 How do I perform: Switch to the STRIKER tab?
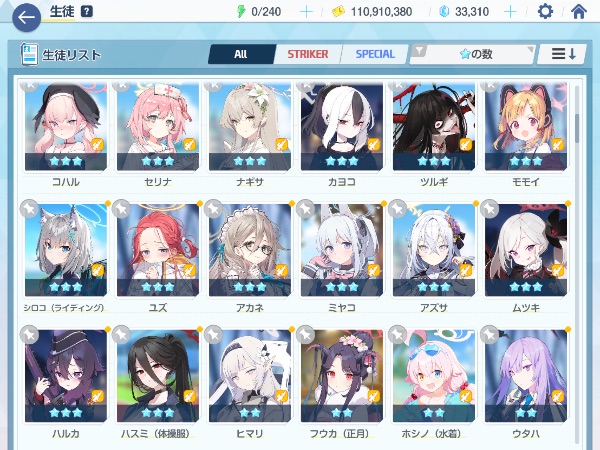coord(307,54)
